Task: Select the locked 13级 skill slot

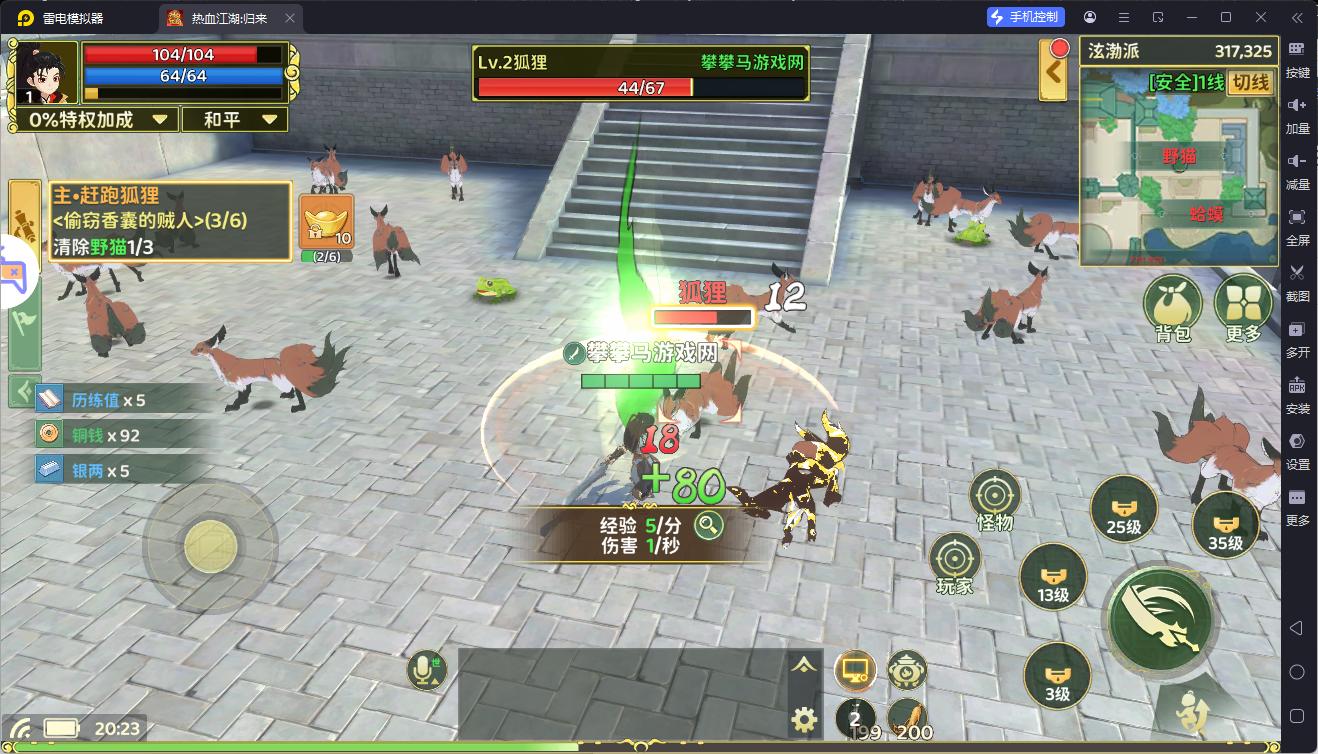Action: [1053, 577]
